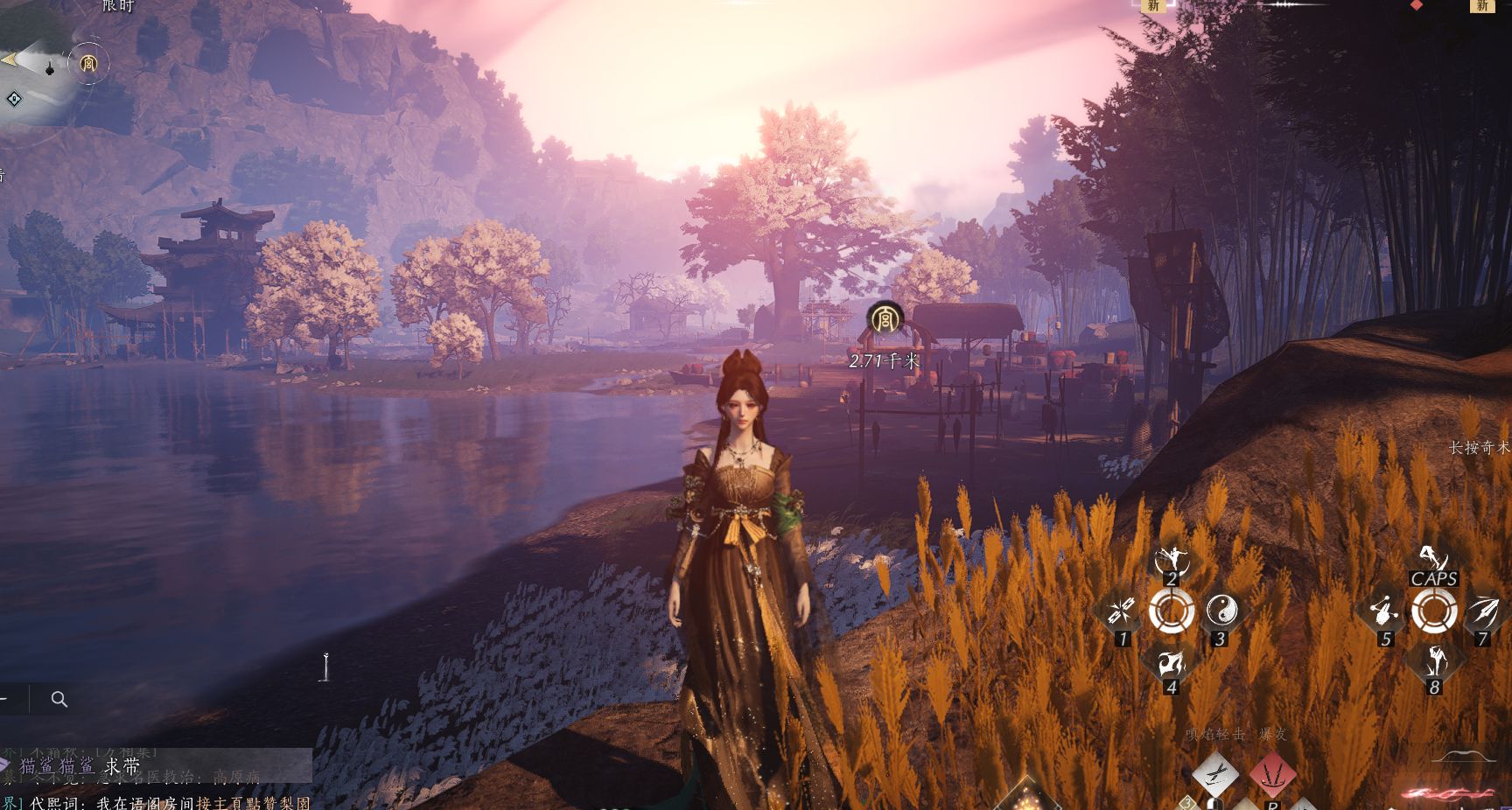Click the bow weapon icon
1512x810 pixels.
click(1461, 756)
